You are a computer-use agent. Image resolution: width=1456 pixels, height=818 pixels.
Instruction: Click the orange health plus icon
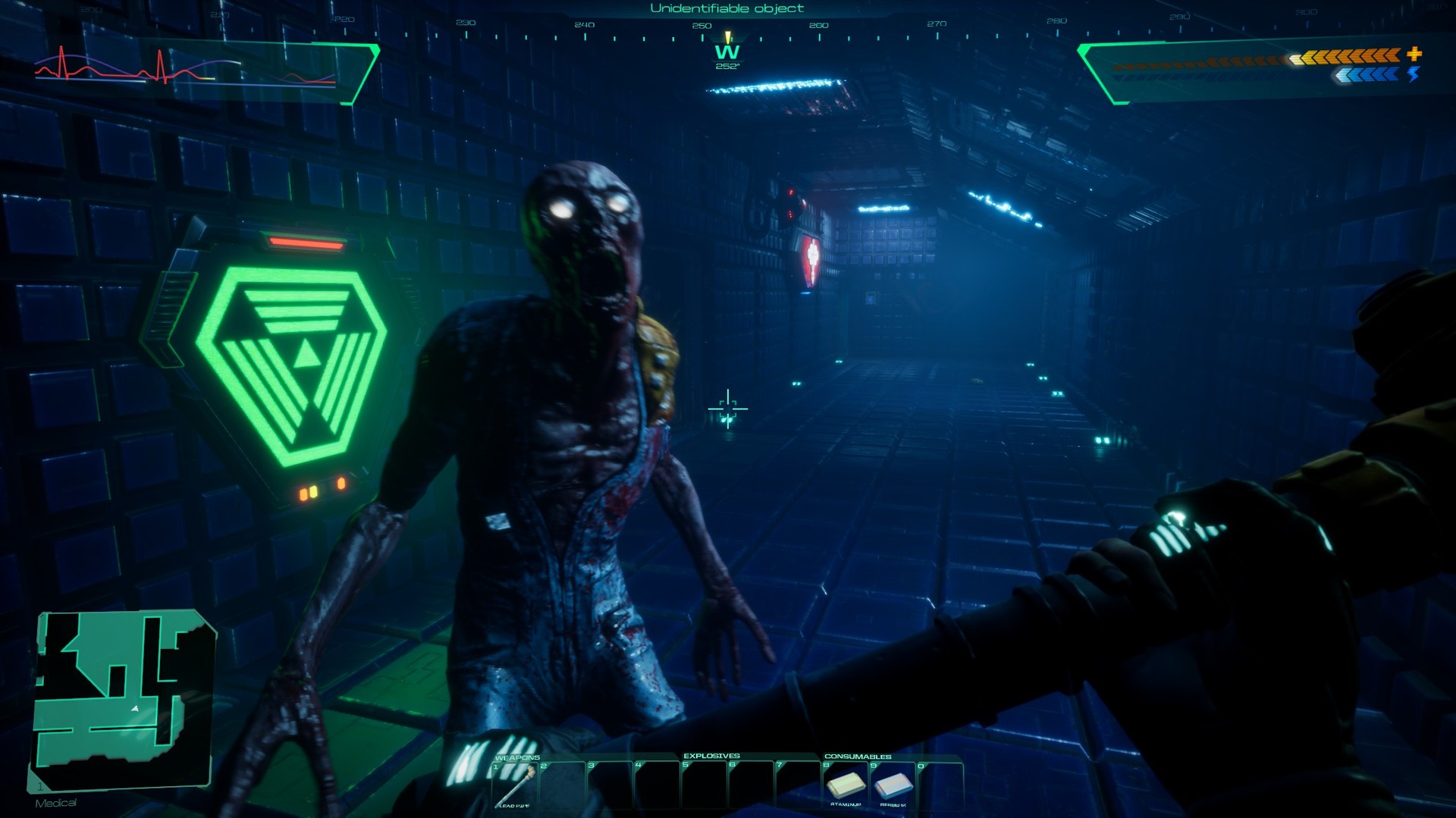click(1415, 55)
